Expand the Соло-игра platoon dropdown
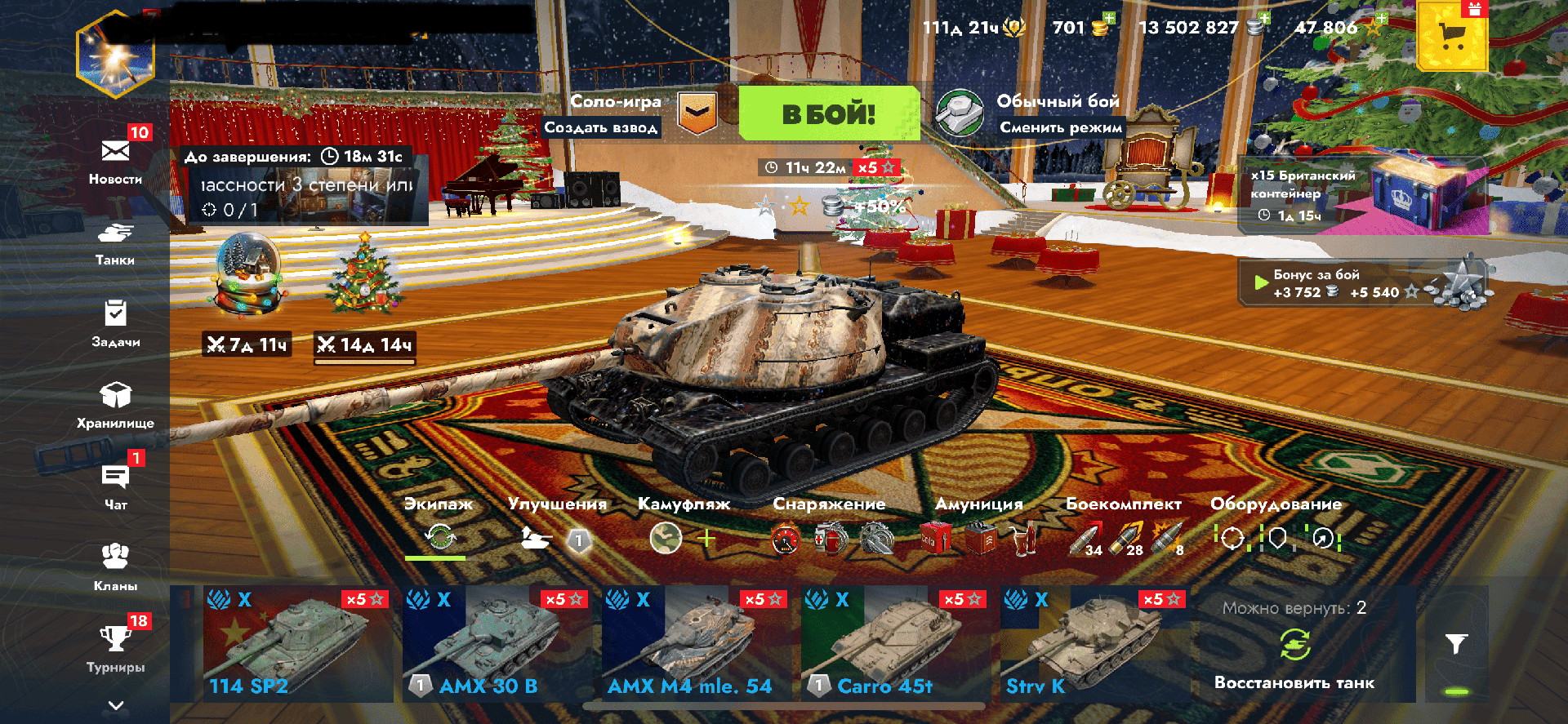The image size is (1568, 724). (x=697, y=113)
